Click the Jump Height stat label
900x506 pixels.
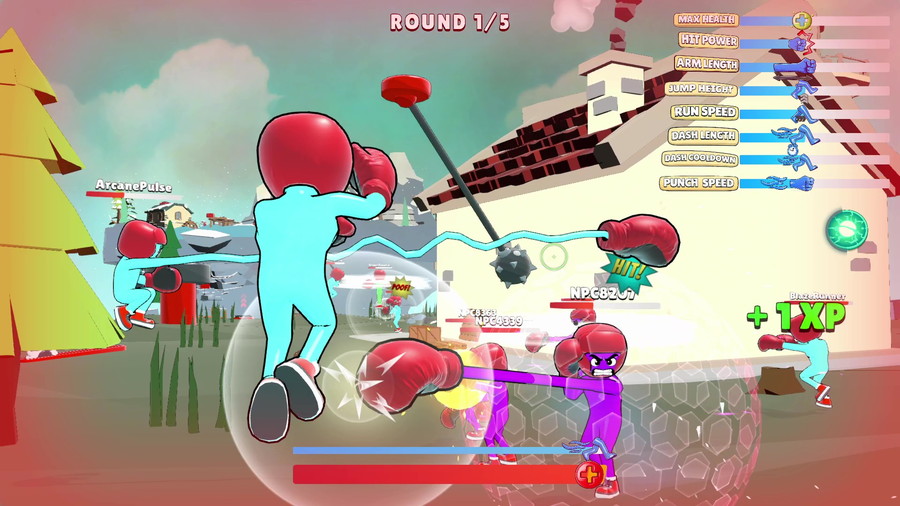[702, 88]
